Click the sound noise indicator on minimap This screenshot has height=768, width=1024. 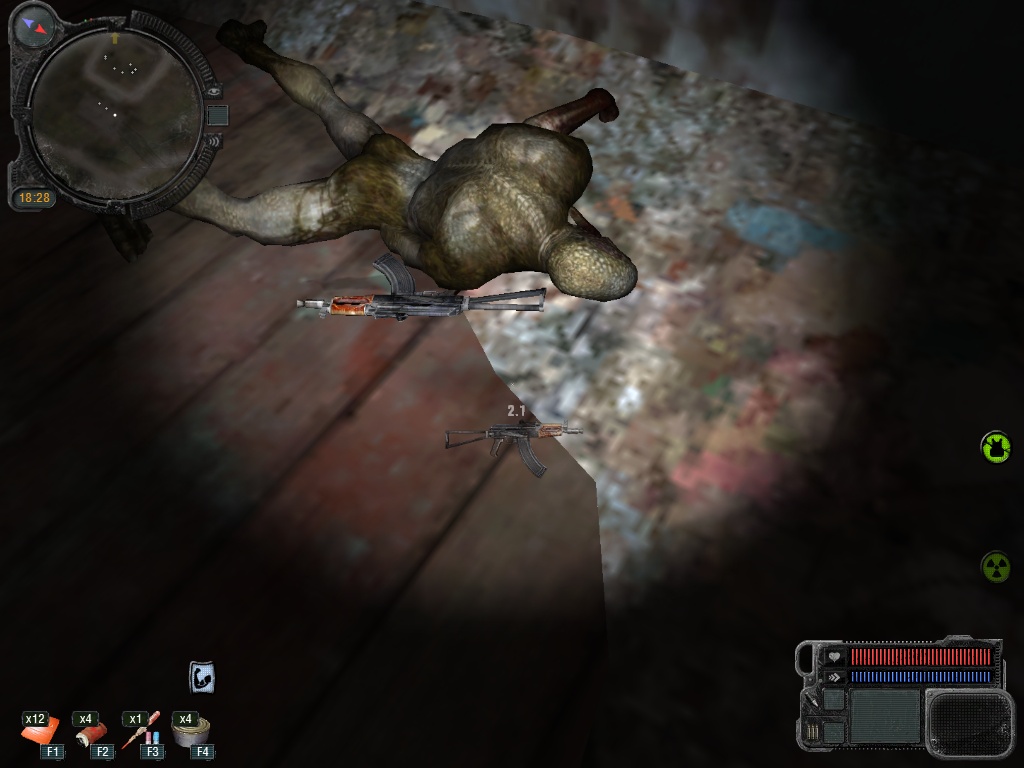[213, 143]
